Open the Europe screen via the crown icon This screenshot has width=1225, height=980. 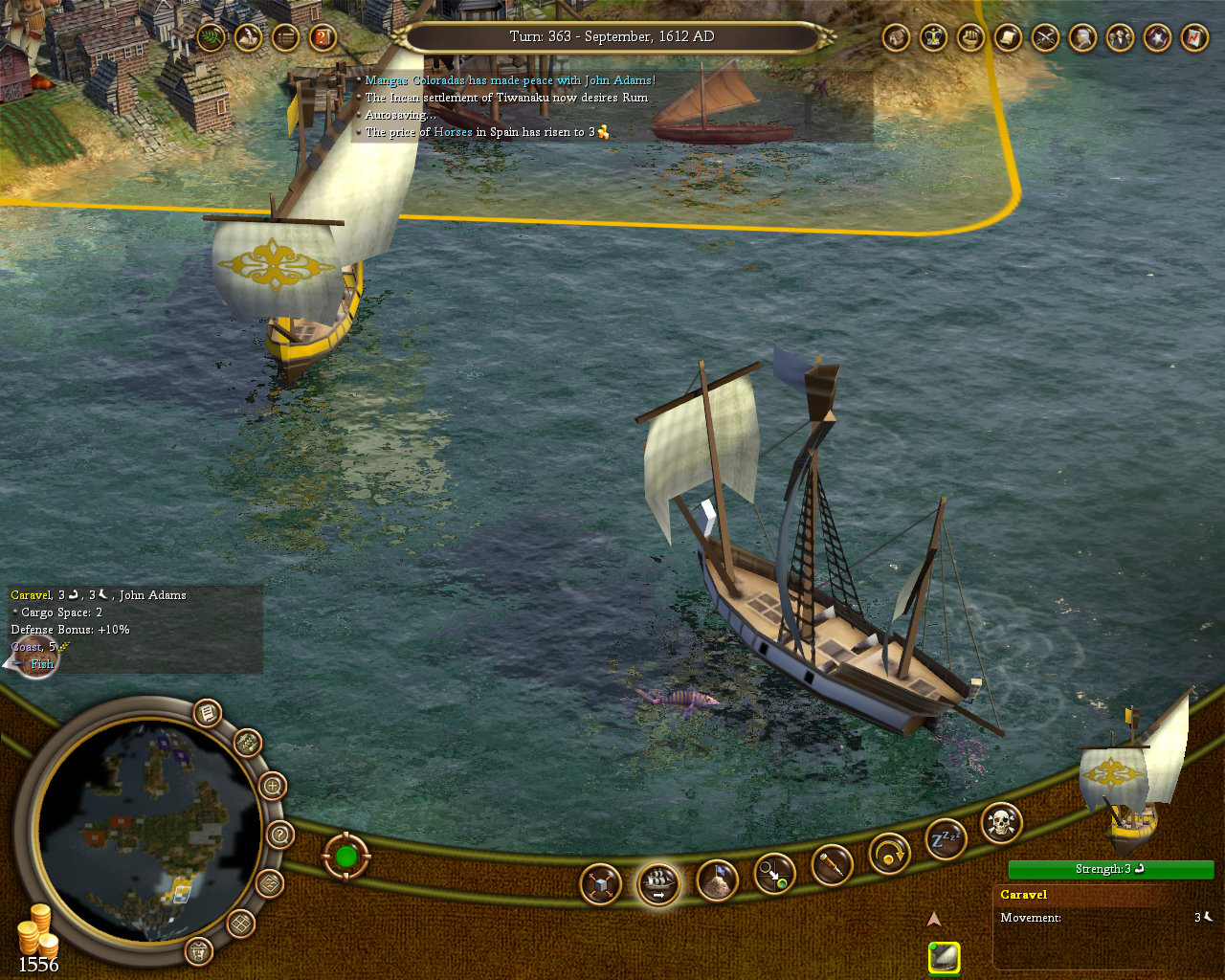click(x=933, y=38)
